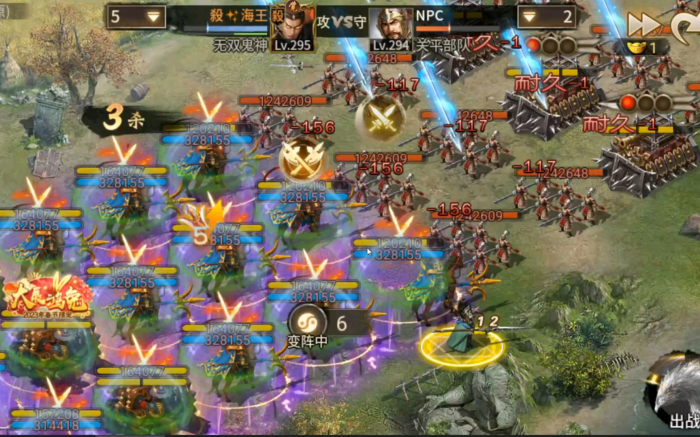Tap the fast-forward battle speed button
Screen dimensions: 700x437
point(643,23)
